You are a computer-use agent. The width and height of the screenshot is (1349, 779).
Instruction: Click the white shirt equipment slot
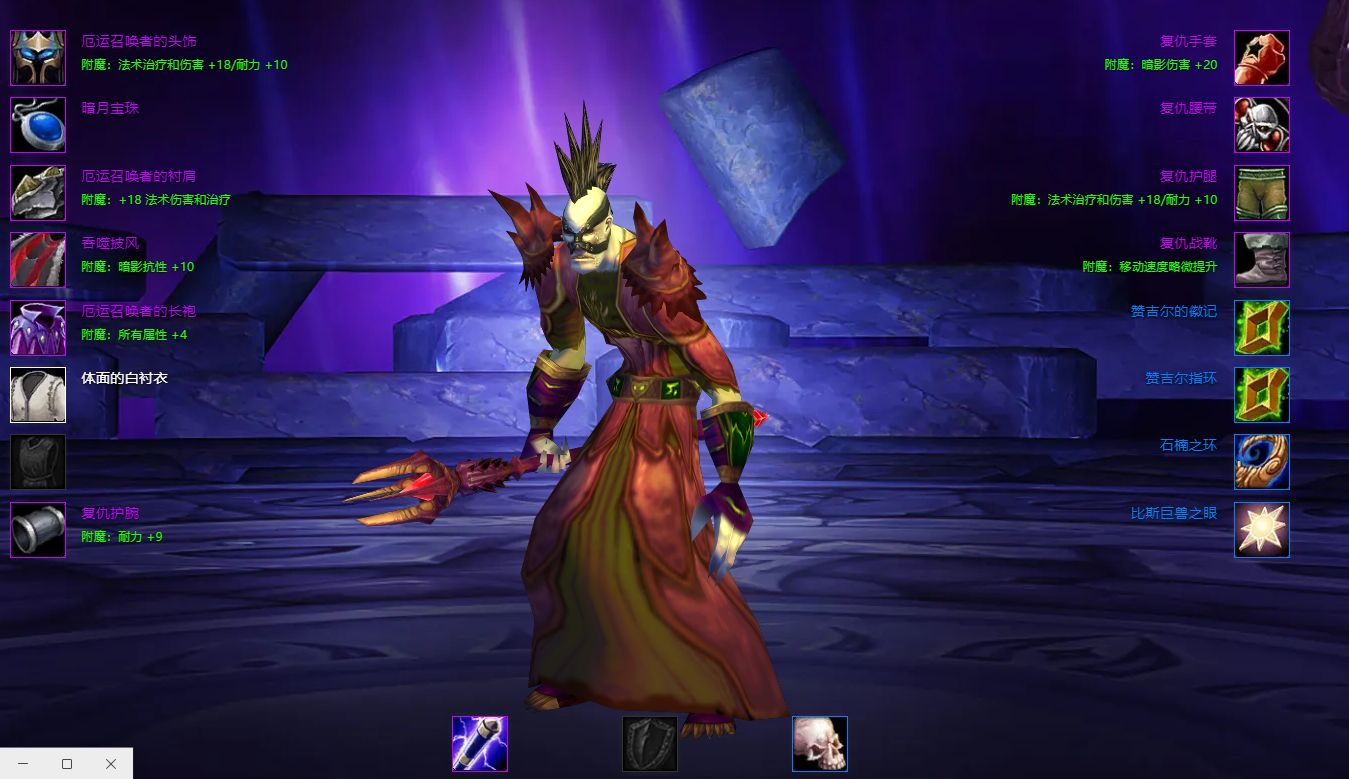(x=38, y=395)
